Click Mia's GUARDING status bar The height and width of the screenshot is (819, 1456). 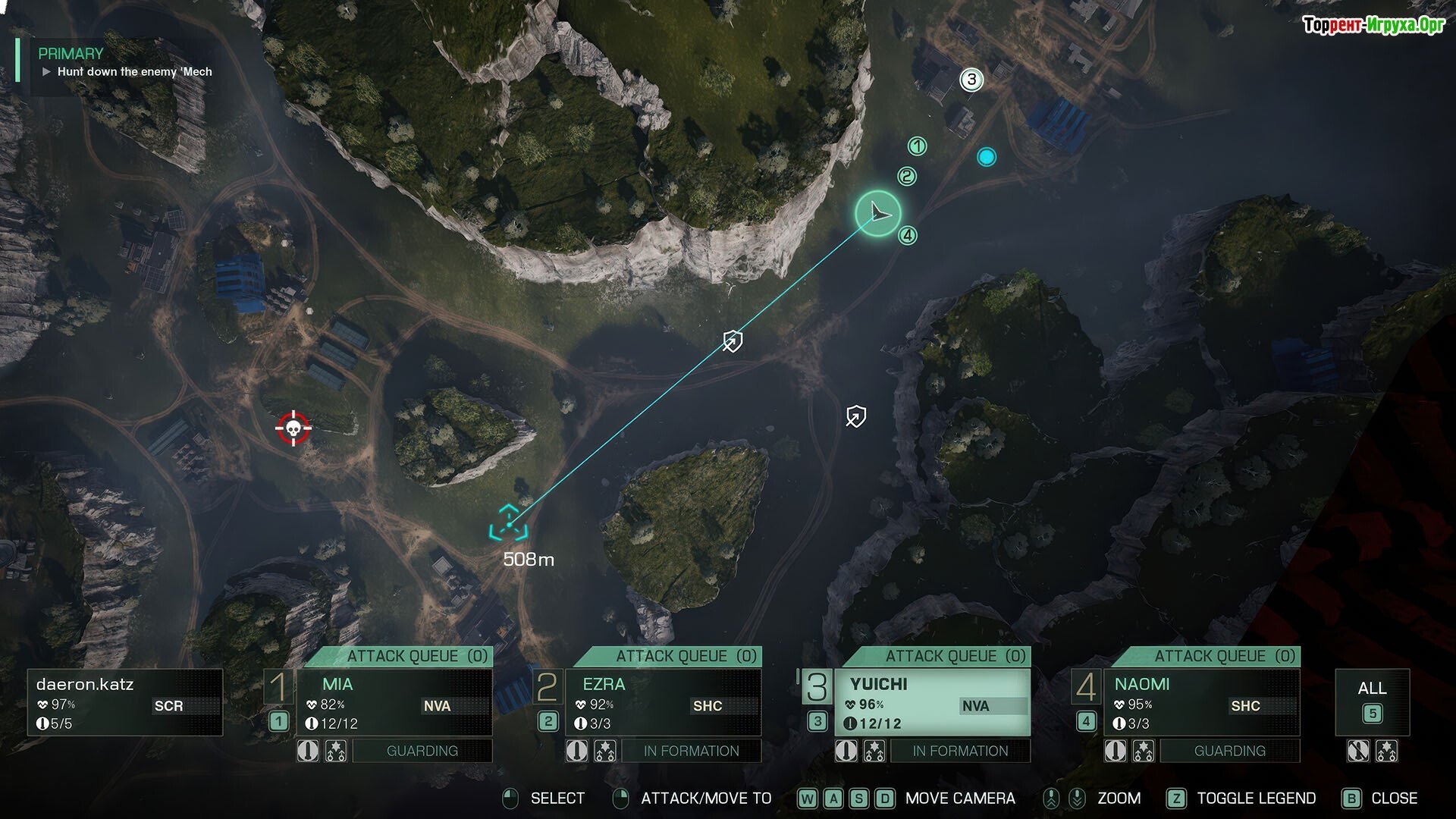422,751
